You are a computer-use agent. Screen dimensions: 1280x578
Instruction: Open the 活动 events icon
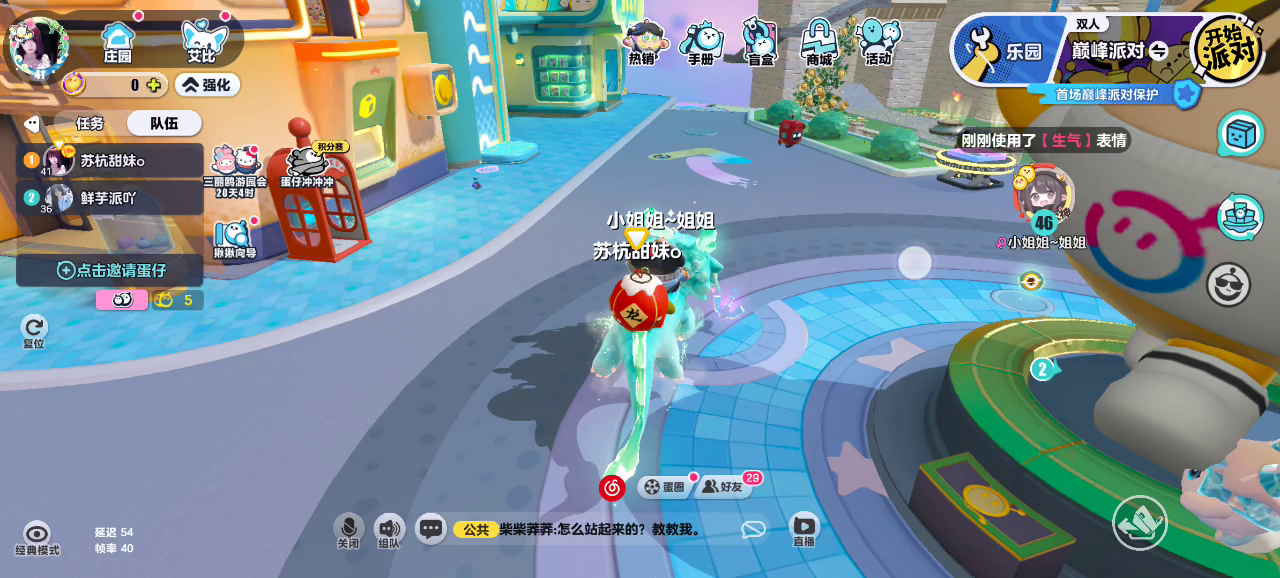coord(878,42)
